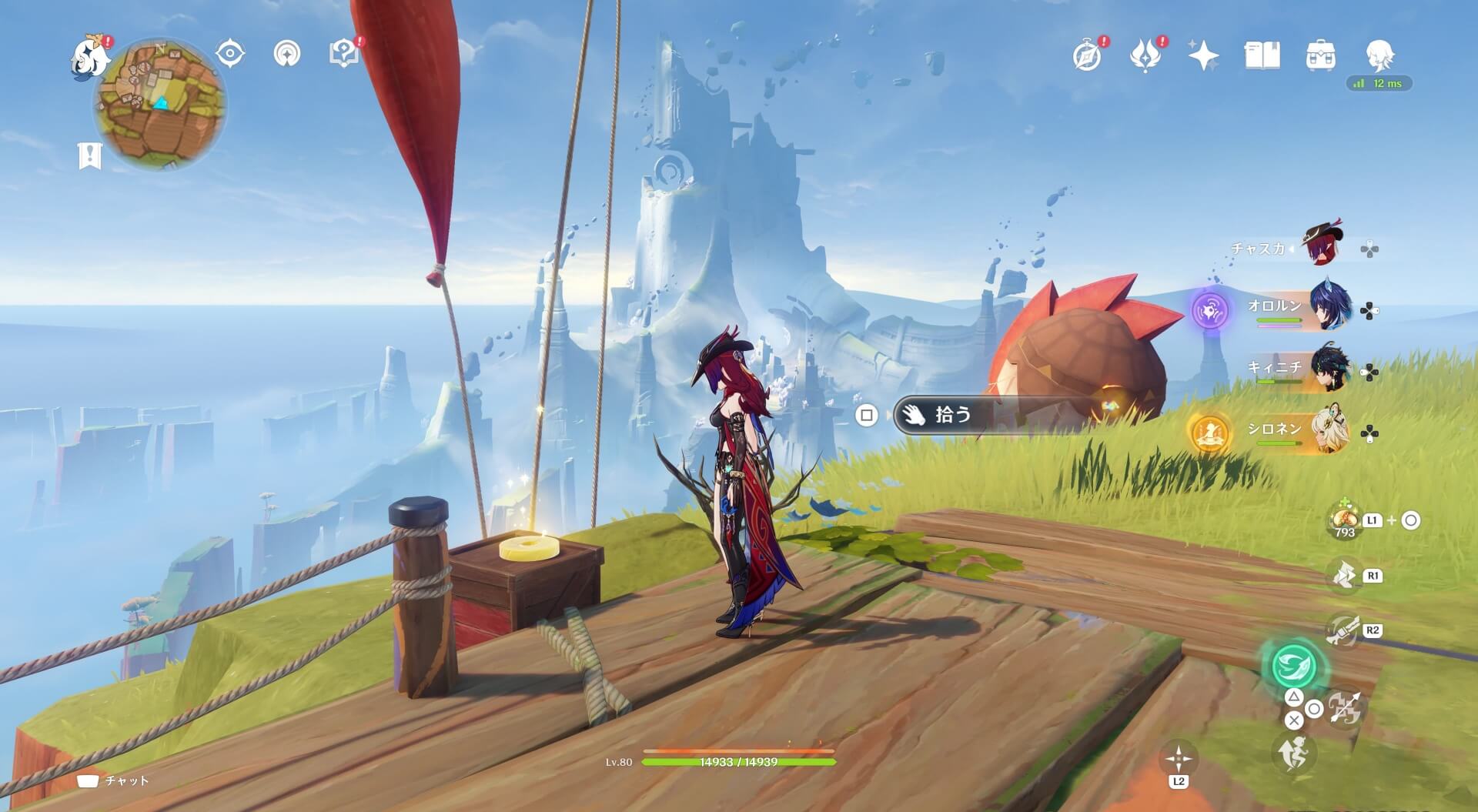Open the adventurer handbook book icon
The image size is (1478, 812).
click(1262, 55)
